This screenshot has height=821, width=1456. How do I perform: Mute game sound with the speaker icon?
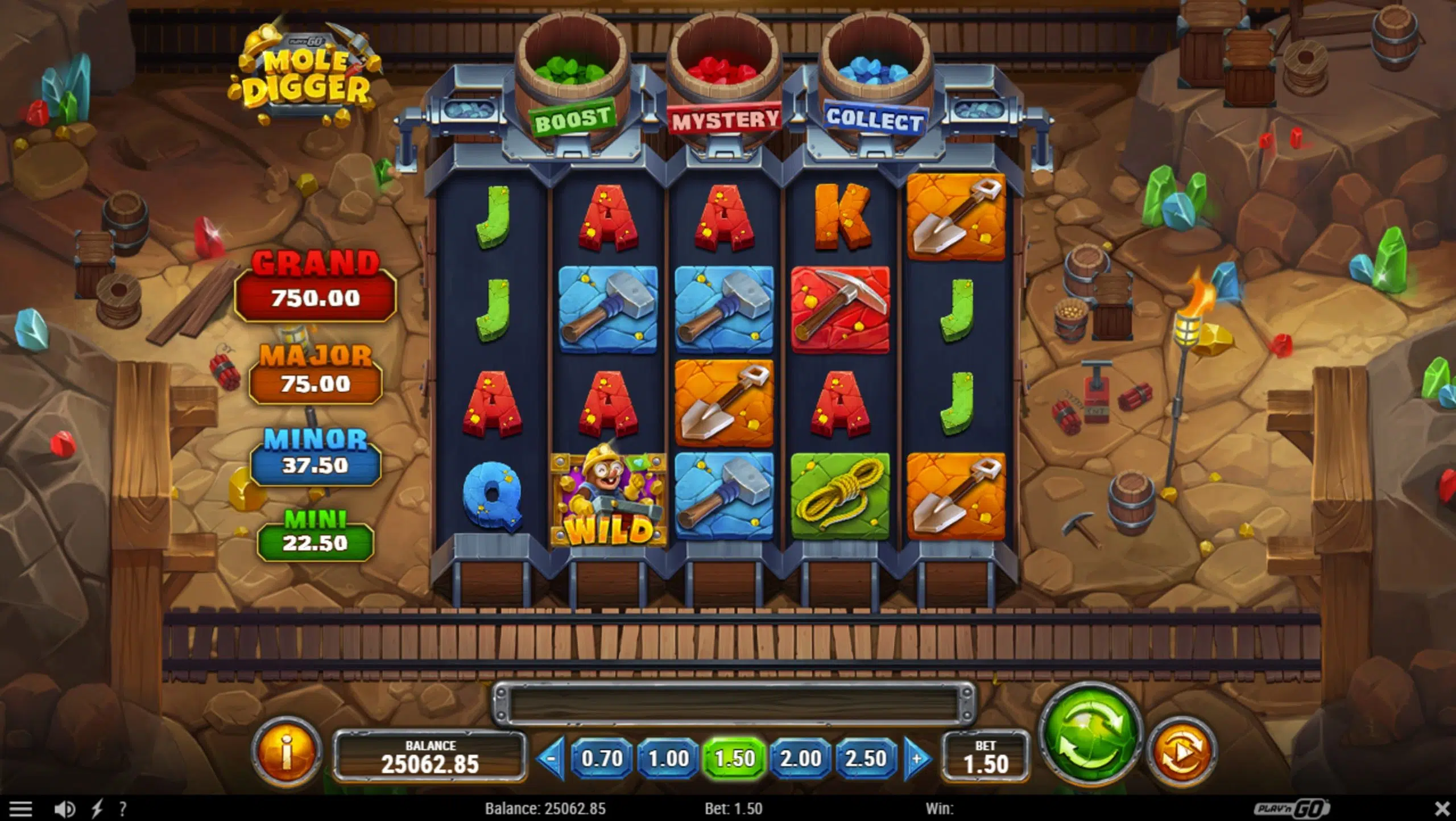tap(64, 808)
